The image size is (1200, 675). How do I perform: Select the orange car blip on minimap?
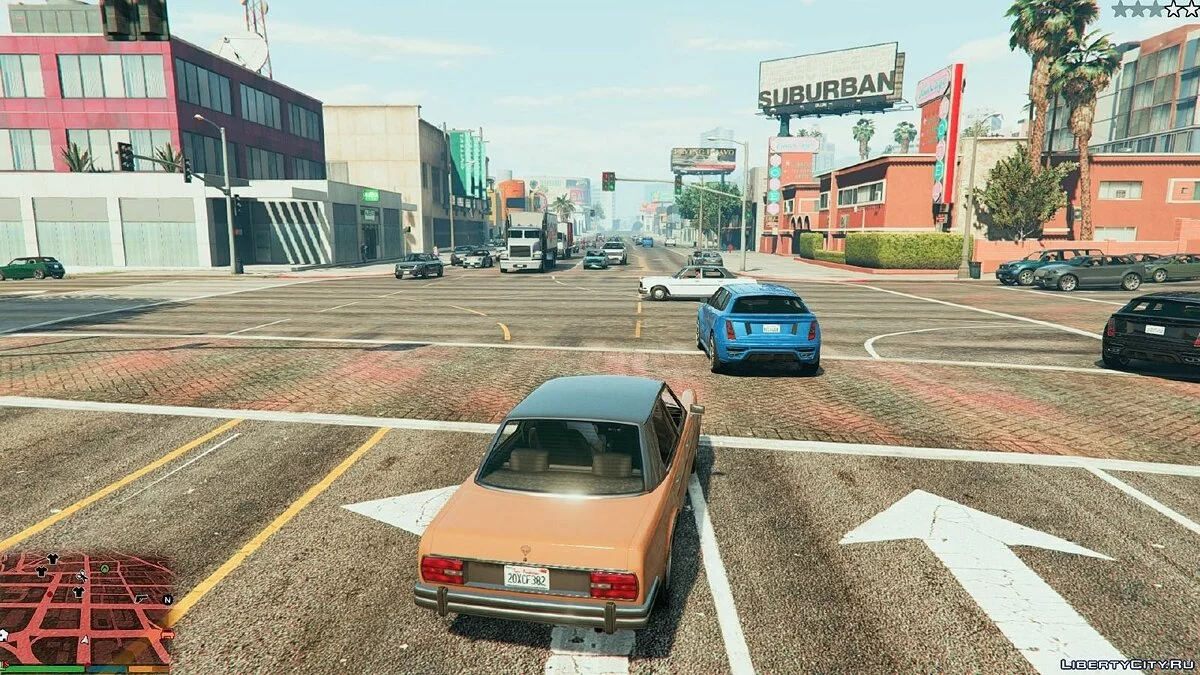point(168,634)
